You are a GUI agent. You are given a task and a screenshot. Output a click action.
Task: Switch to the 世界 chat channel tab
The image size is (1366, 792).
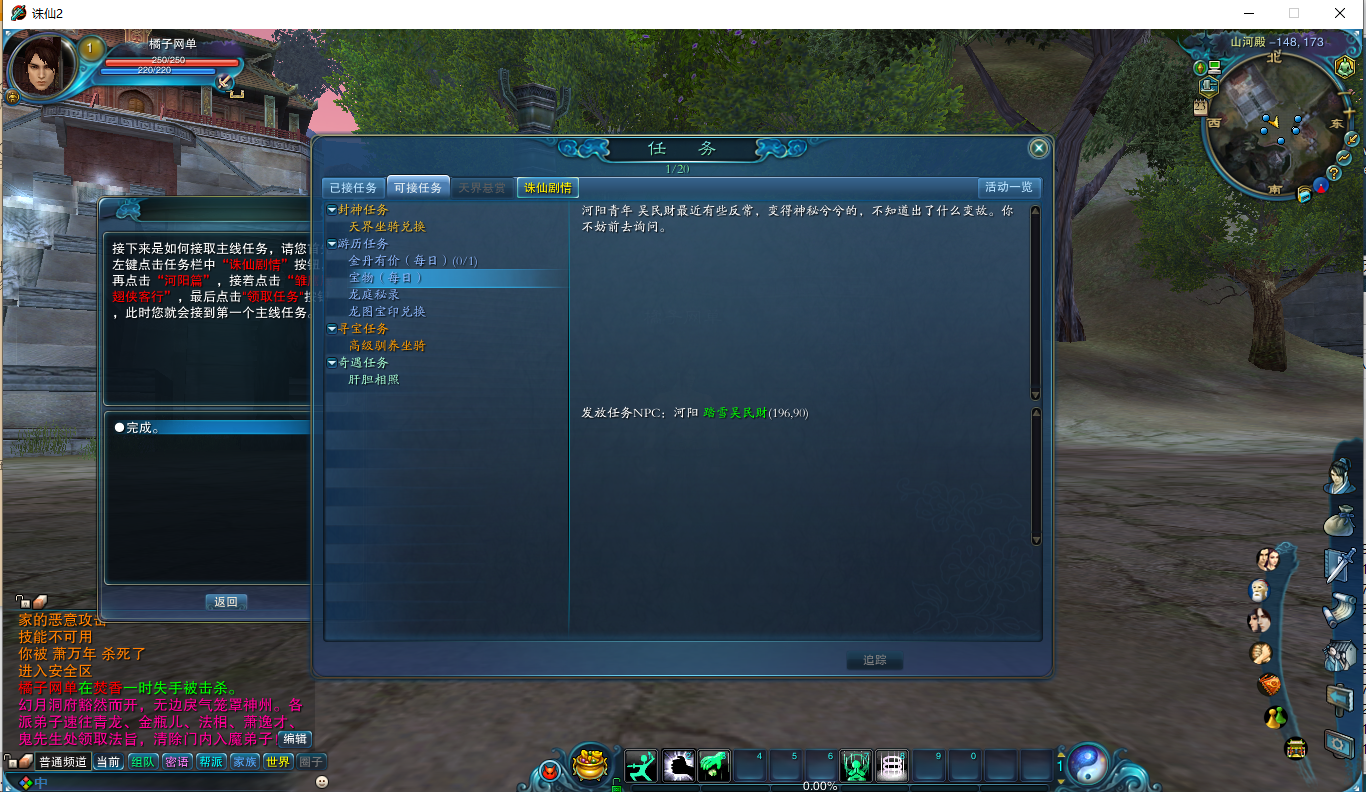(277, 761)
